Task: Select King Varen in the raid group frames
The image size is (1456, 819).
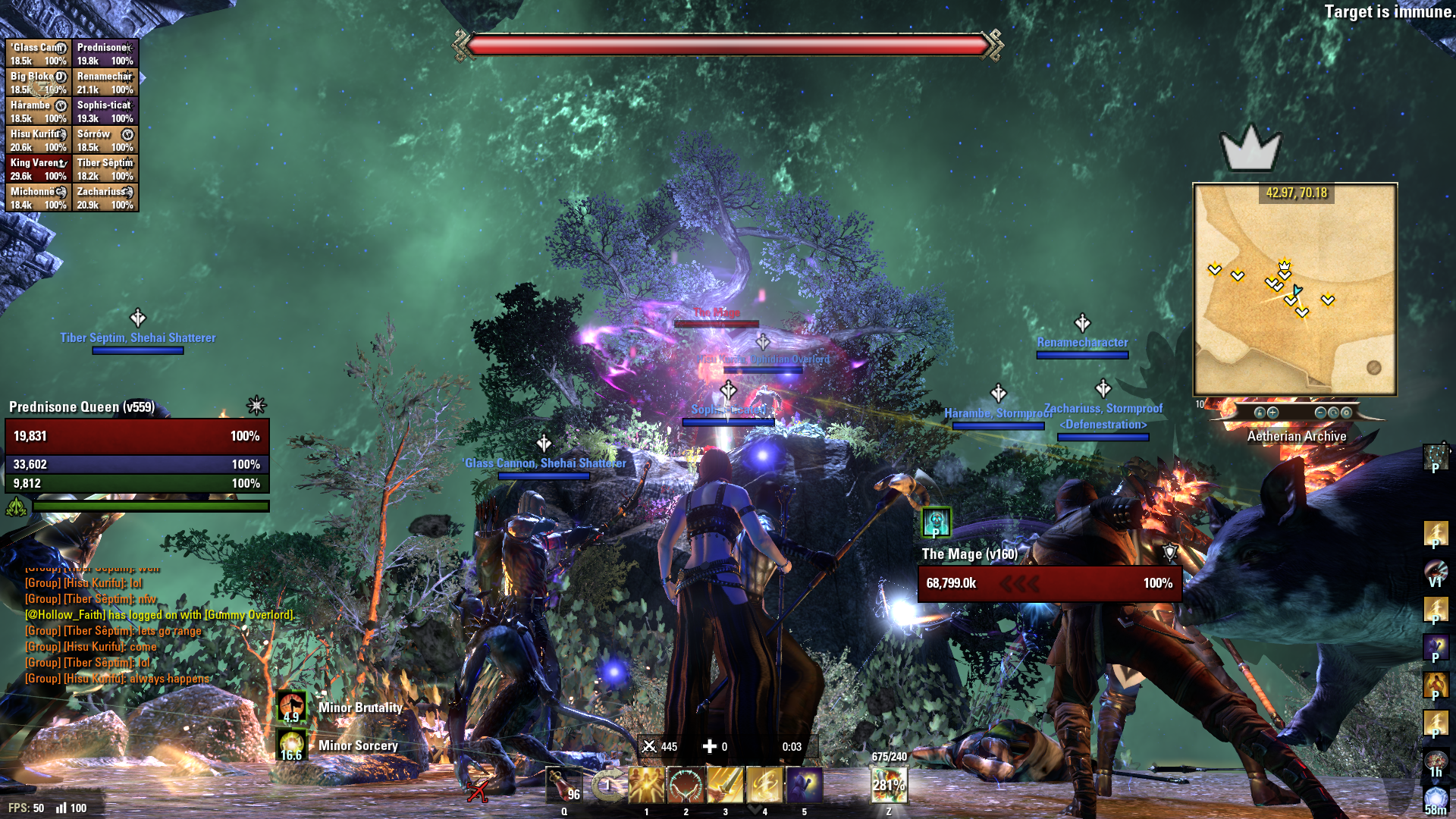Action: tap(39, 169)
